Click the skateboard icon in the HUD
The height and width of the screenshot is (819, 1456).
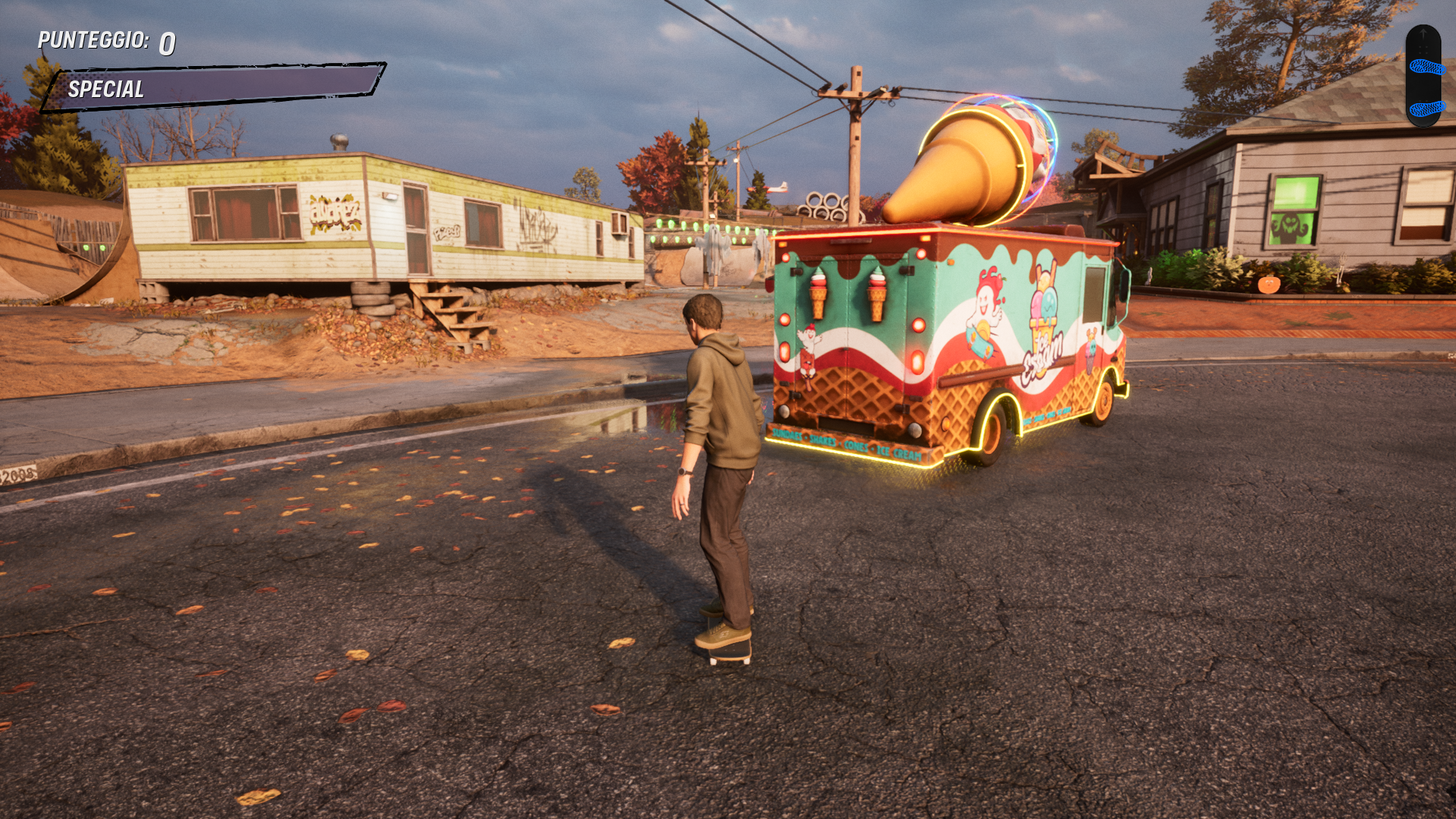tap(1423, 76)
